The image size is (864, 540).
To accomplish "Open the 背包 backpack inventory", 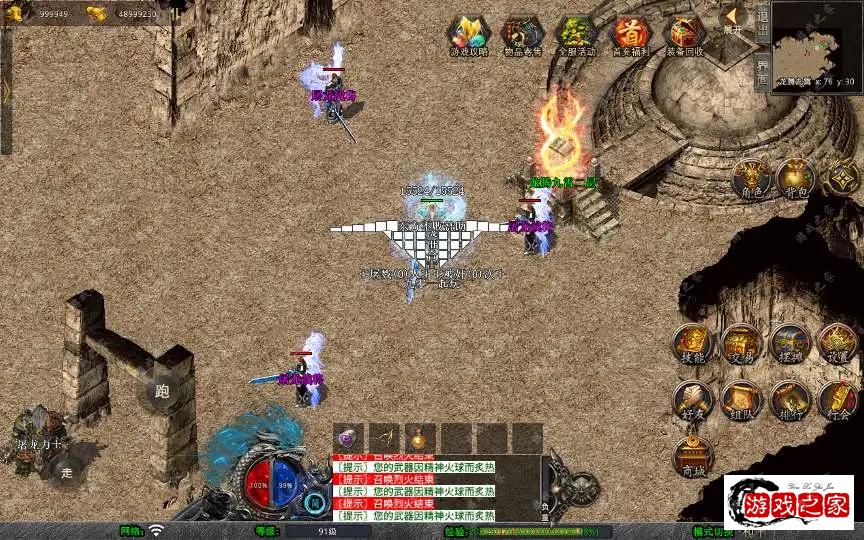I will (796, 179).
